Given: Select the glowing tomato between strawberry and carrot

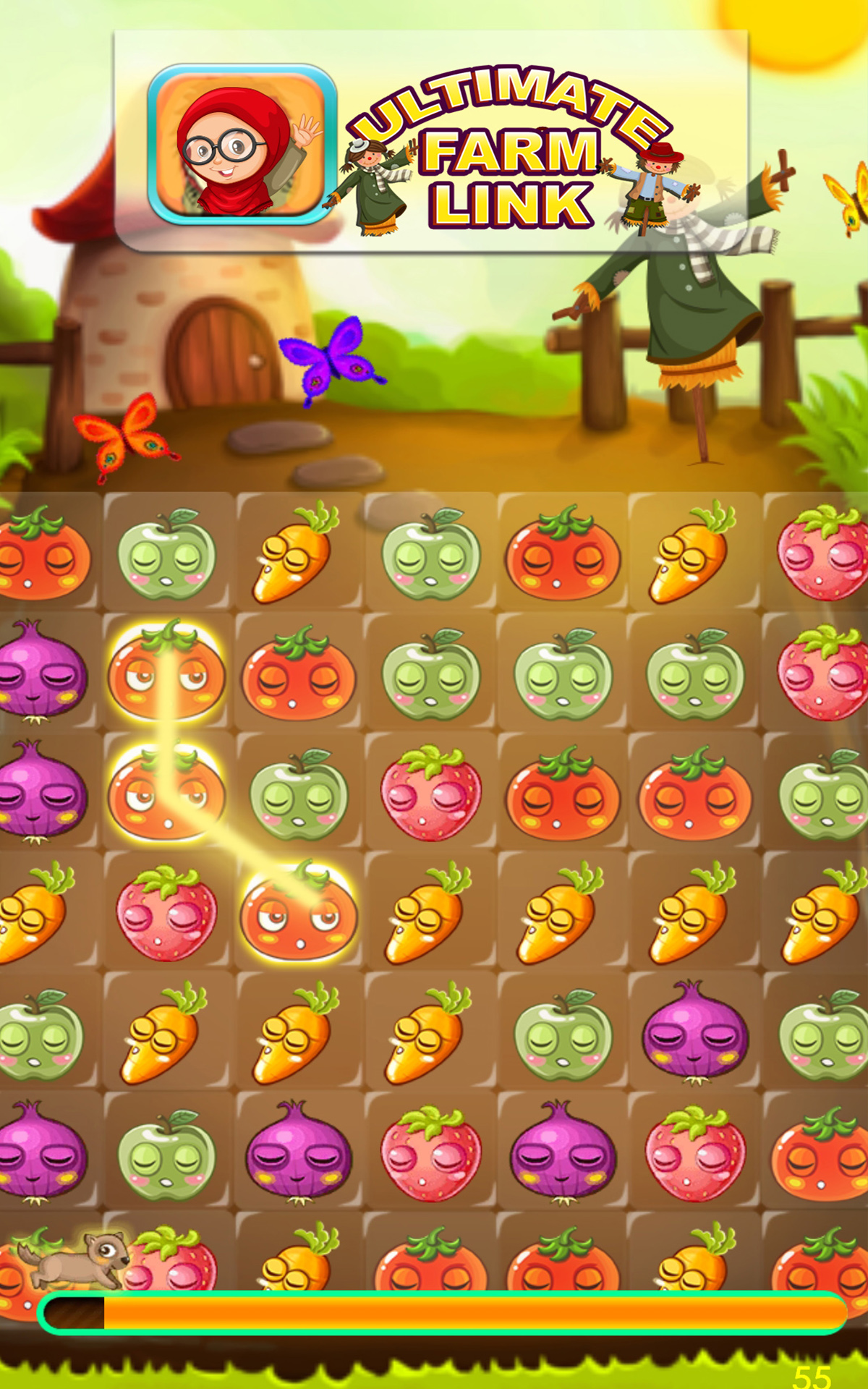Looking at the screenshot, I should pyautogui.click(x=298, y=914).
